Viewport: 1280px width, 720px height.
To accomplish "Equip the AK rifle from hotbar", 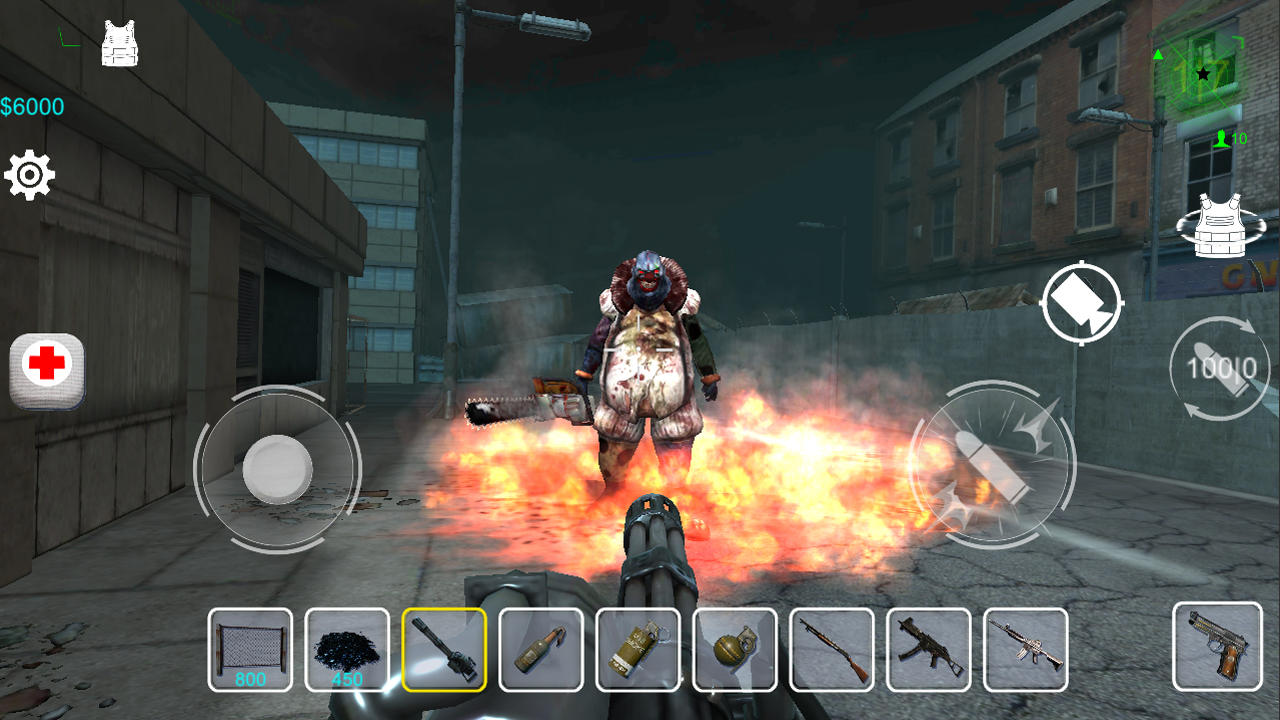I will (x=927, y=649).
